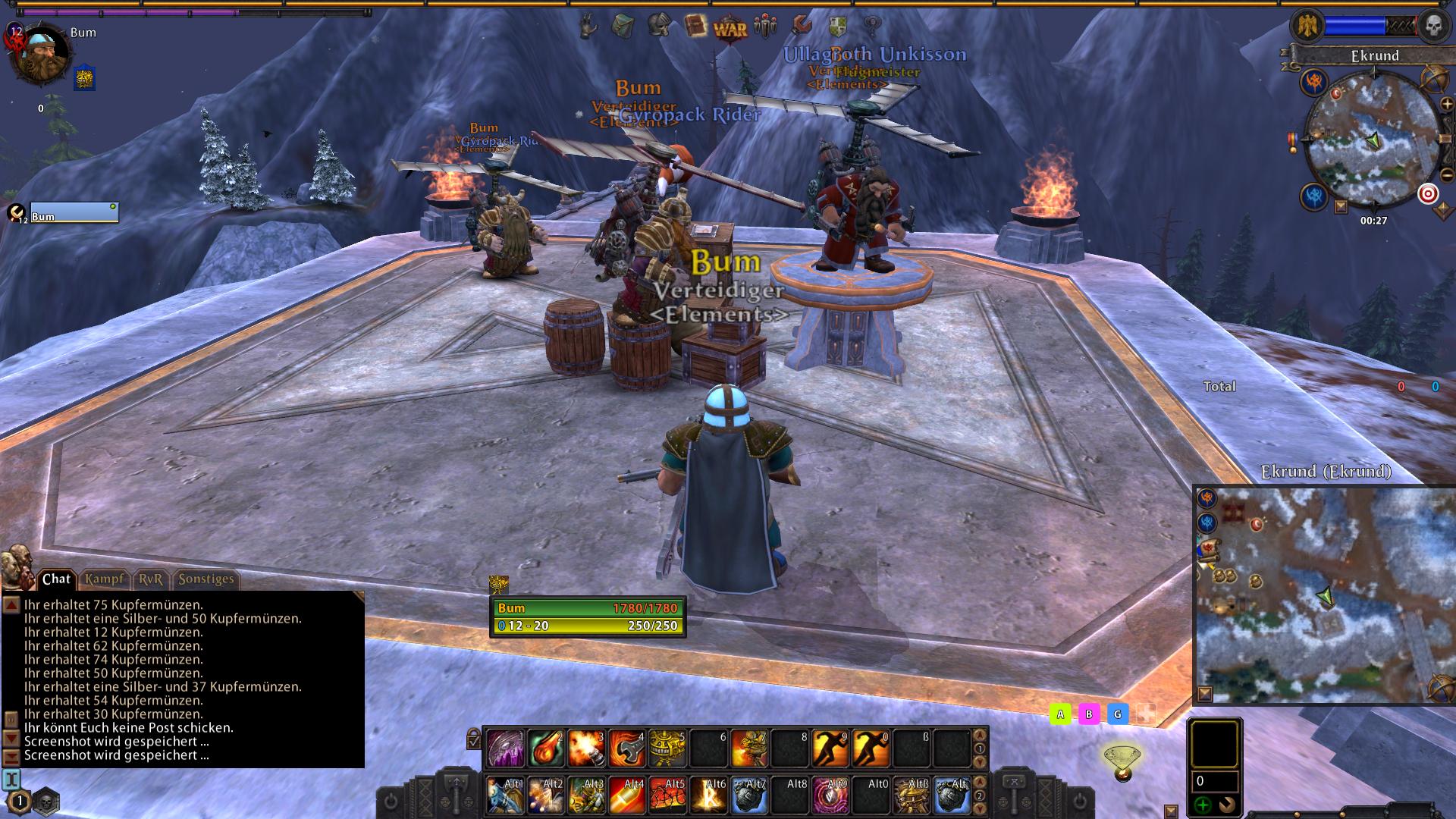Open the help question mark icon
The width and height of the screenshot is (1456, 819).
pos(873,27)
